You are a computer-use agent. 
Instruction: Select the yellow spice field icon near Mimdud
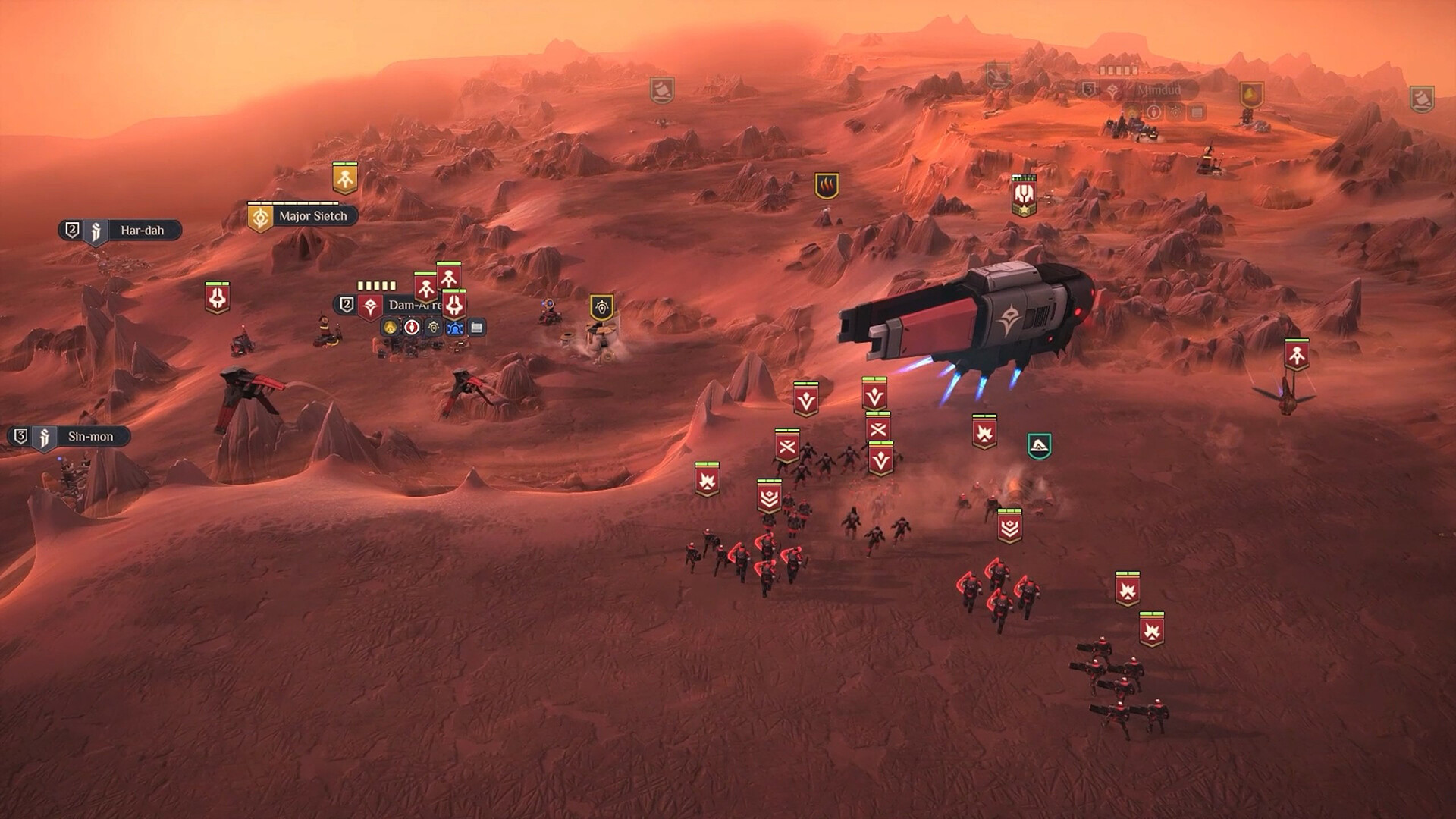coord(1251,94)
